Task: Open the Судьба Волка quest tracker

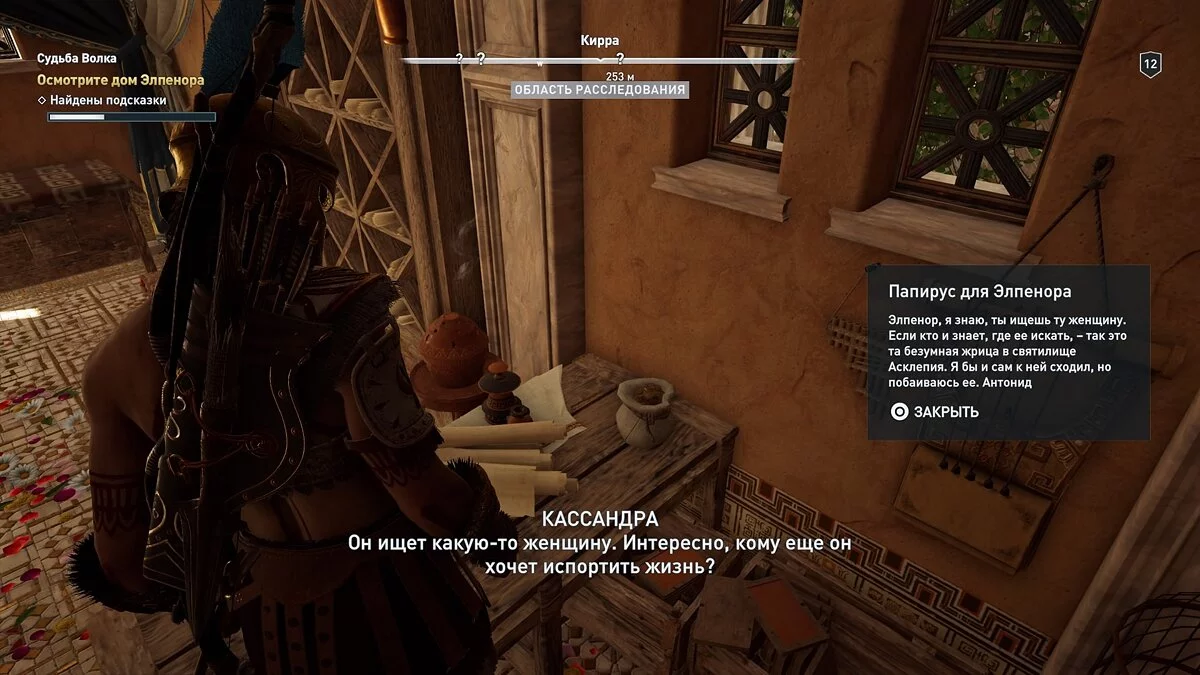Action: tap(77, 59)
